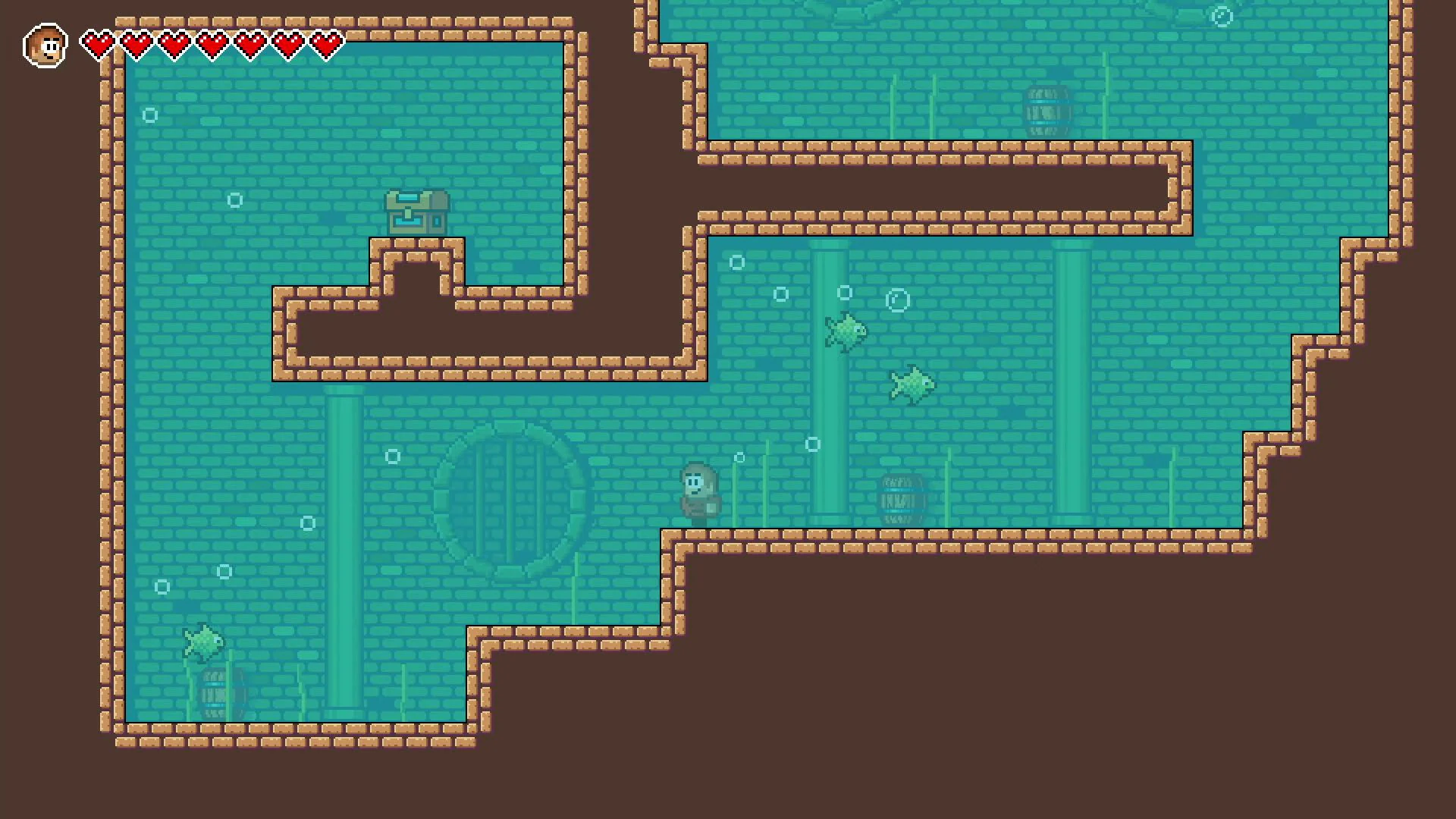
Task: Select the treasure chest
Action: (x=416, y=213)
